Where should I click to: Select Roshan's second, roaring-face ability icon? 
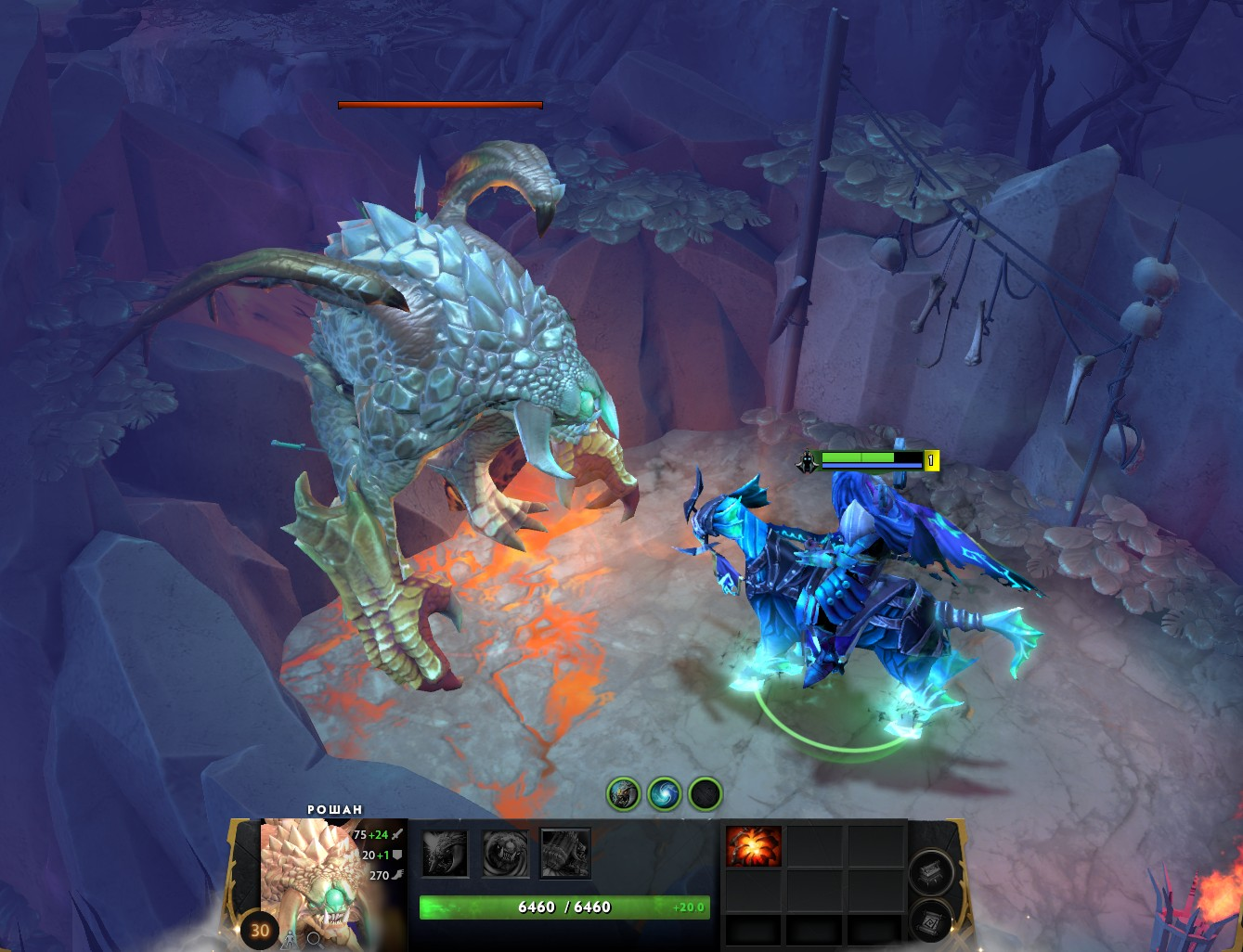click(506, 853)
